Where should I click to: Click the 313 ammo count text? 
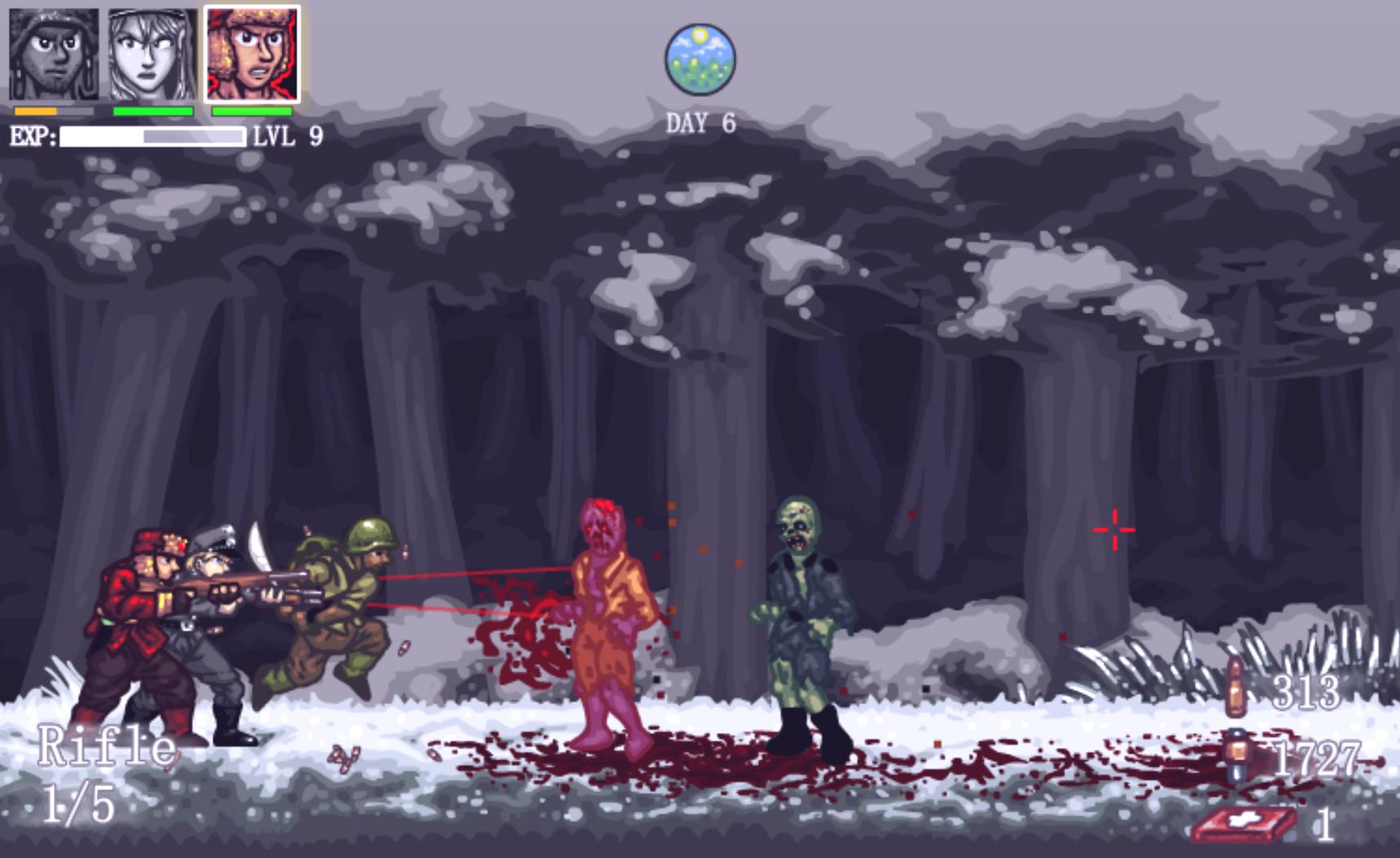tap(1308, 693)
